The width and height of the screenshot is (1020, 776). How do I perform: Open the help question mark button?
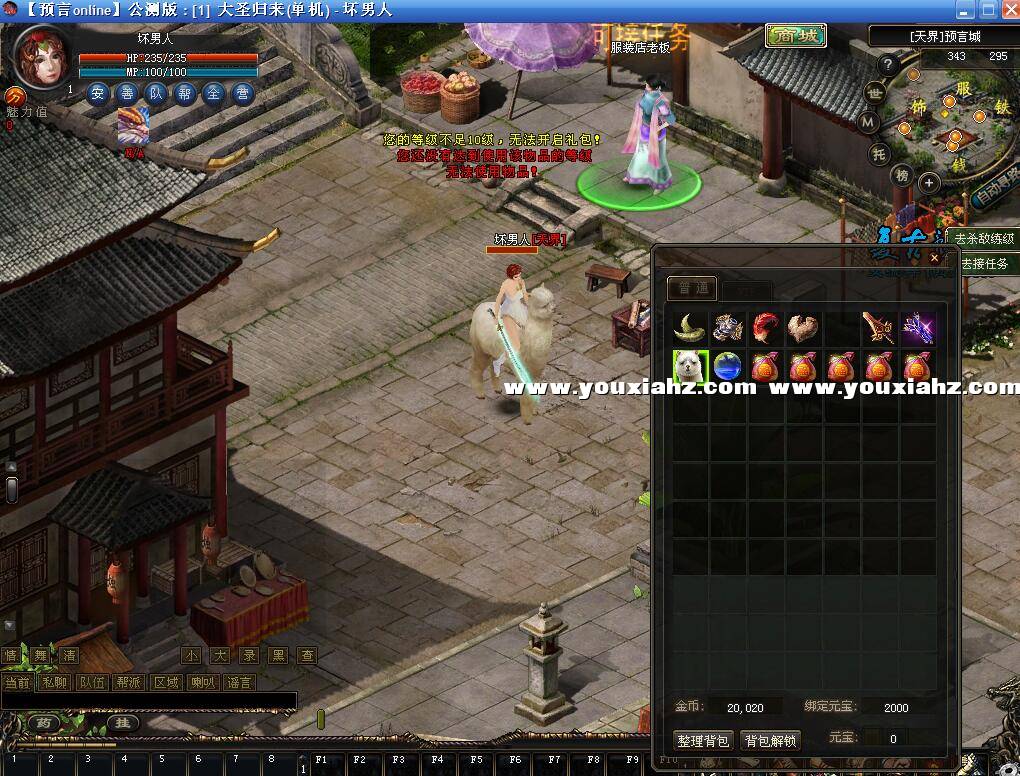(x=887, y=65)
